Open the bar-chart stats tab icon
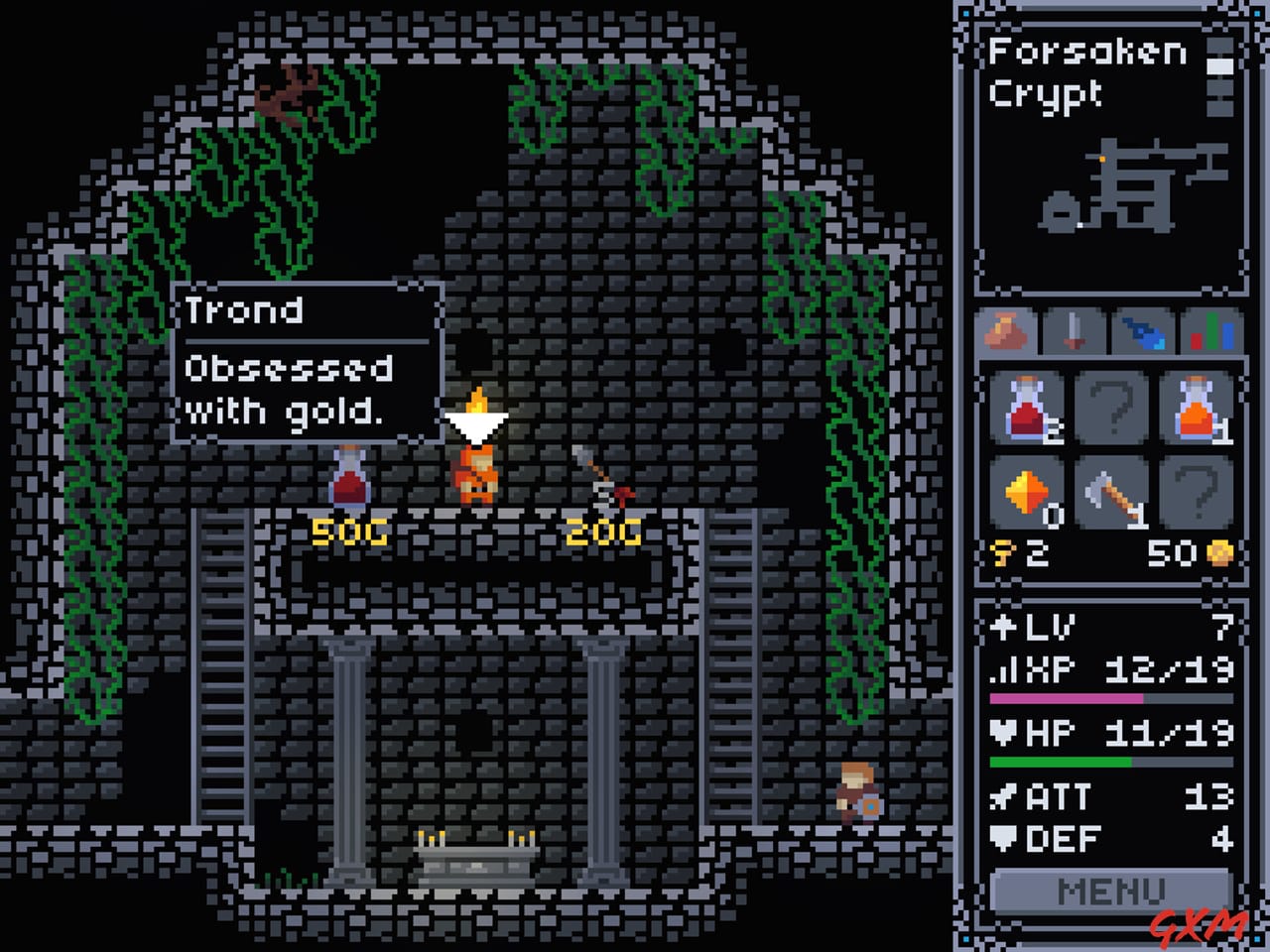 click(1211, 332)
